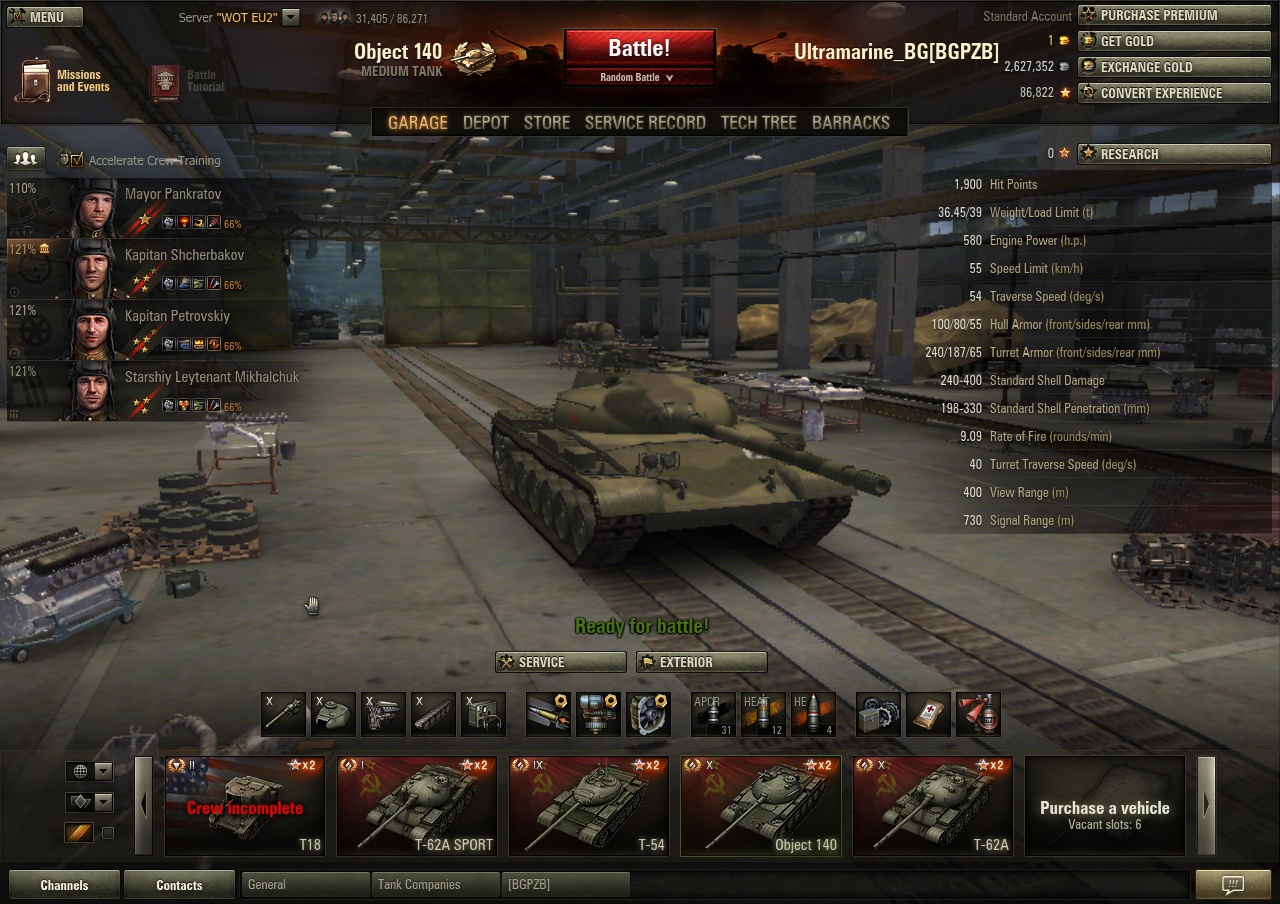Open the Tech Tree tab

[x=758, y=122]
